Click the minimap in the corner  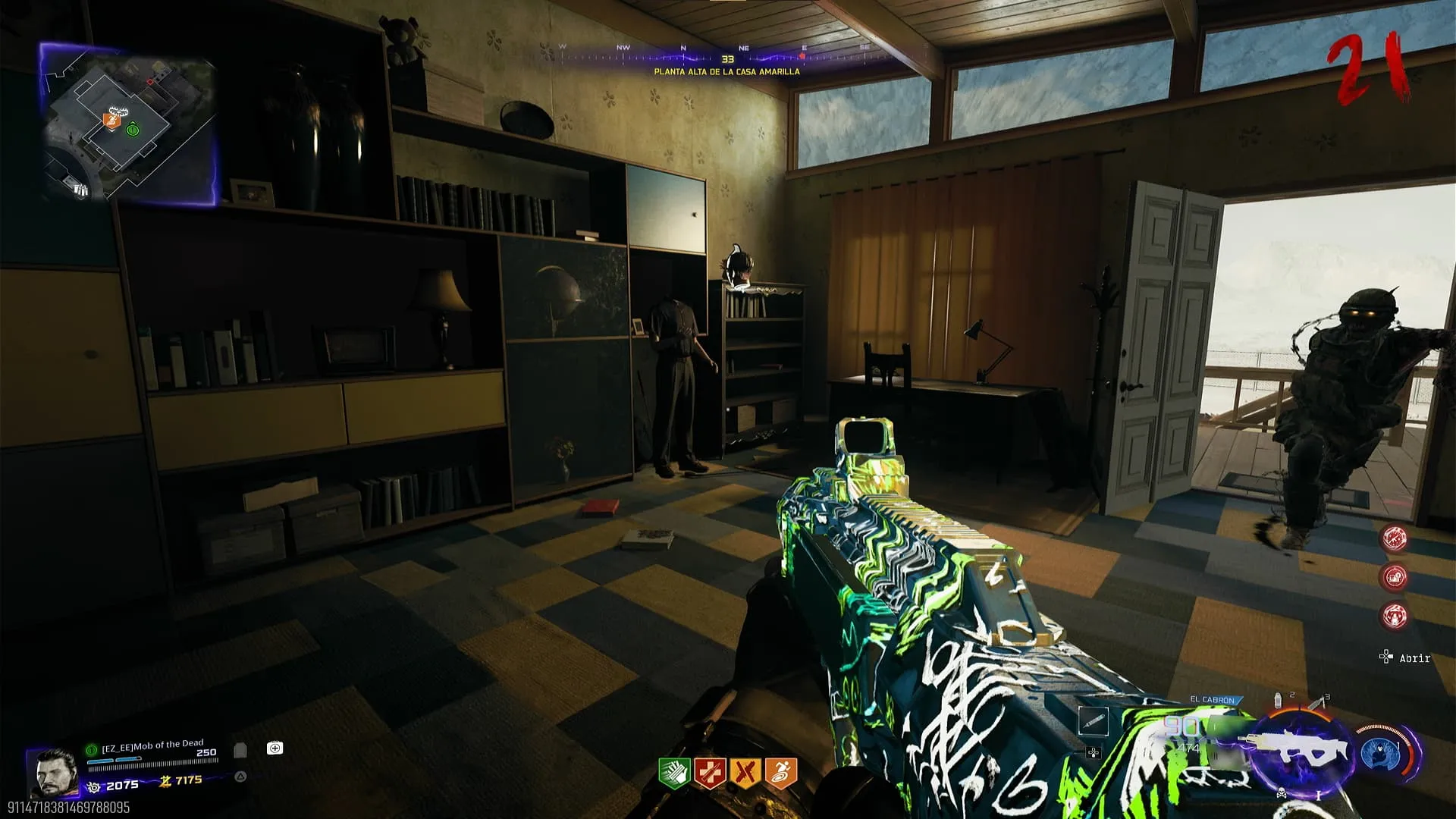129,125
